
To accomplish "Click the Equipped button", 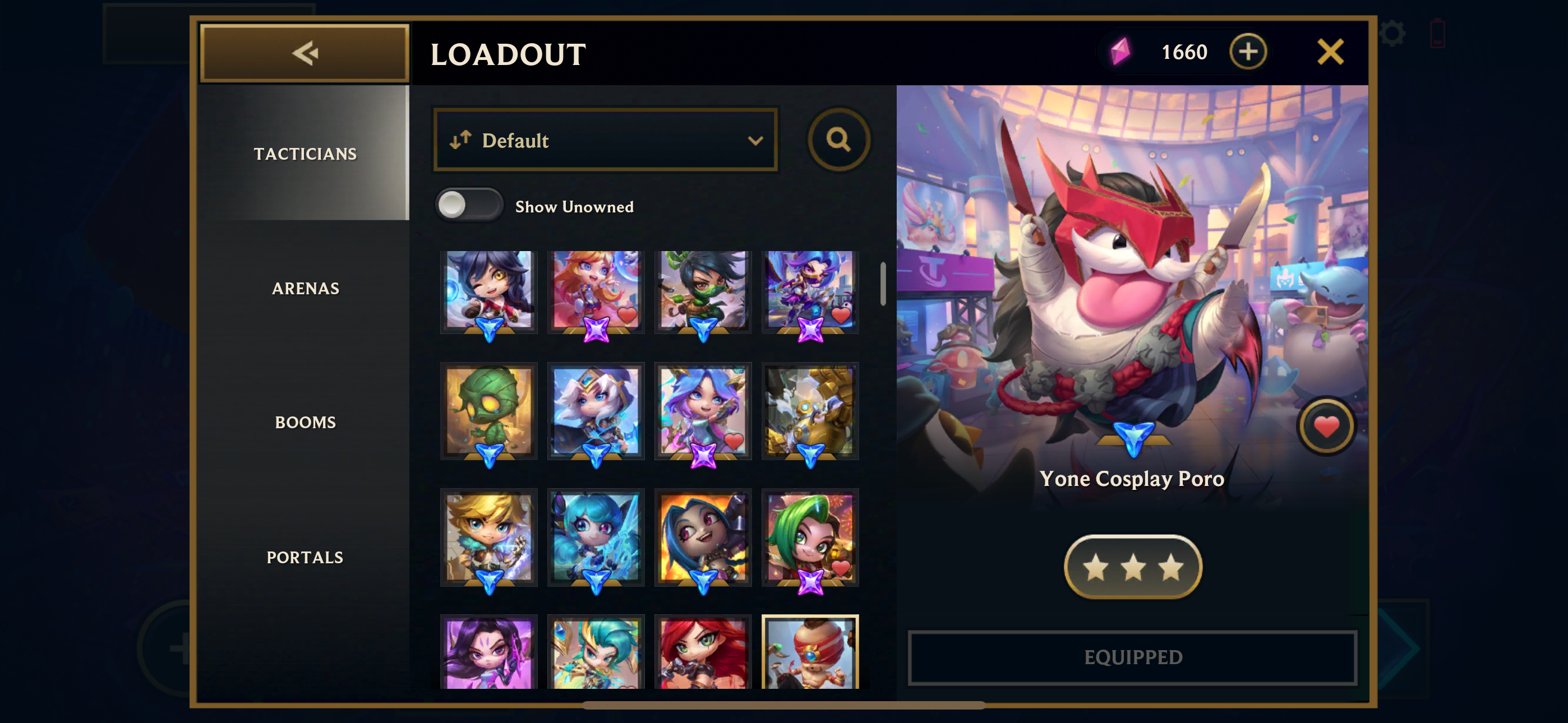I will tap(1133, 657).
